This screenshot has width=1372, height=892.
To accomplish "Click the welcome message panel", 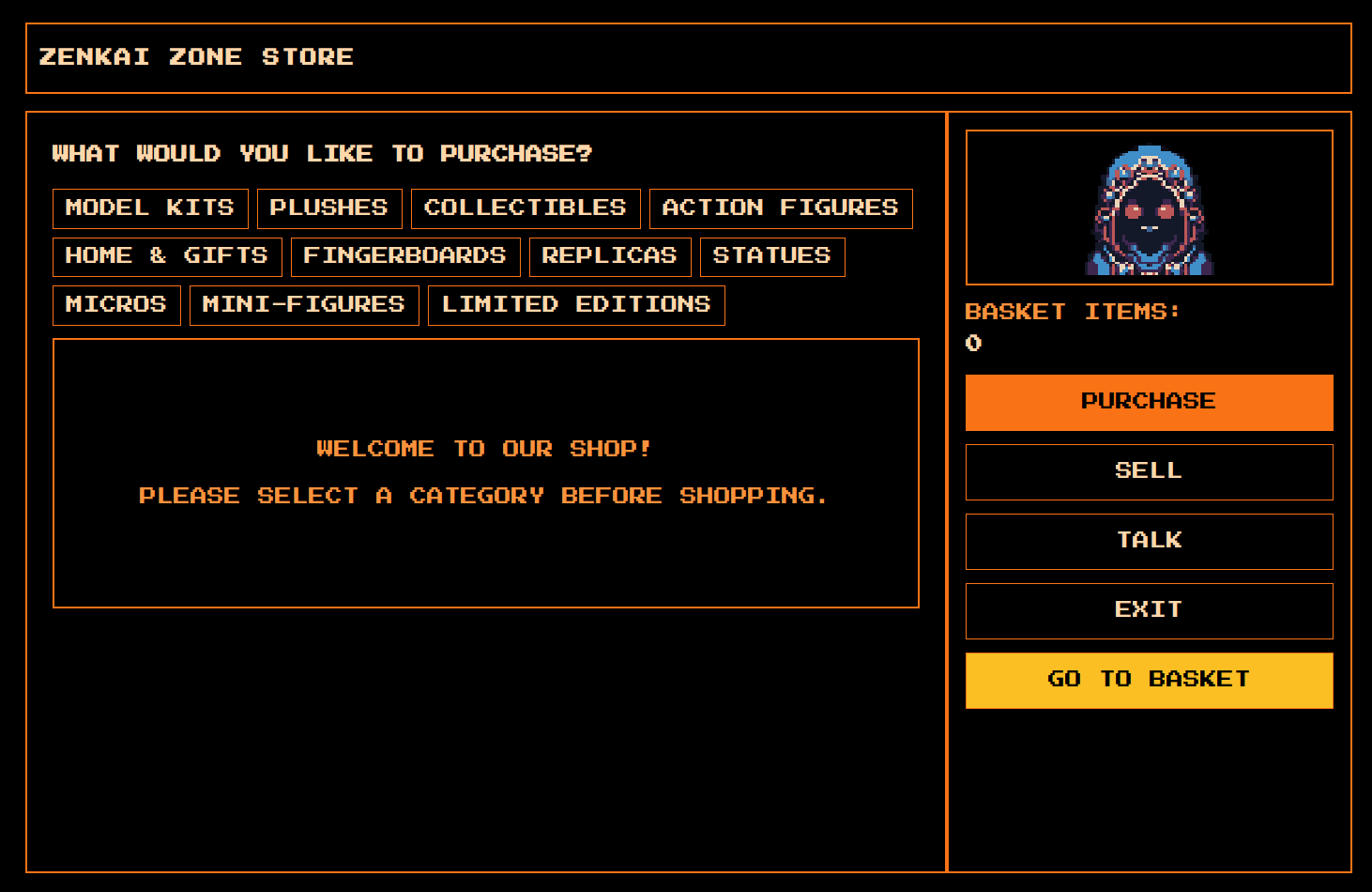I will tap(485, 472).
